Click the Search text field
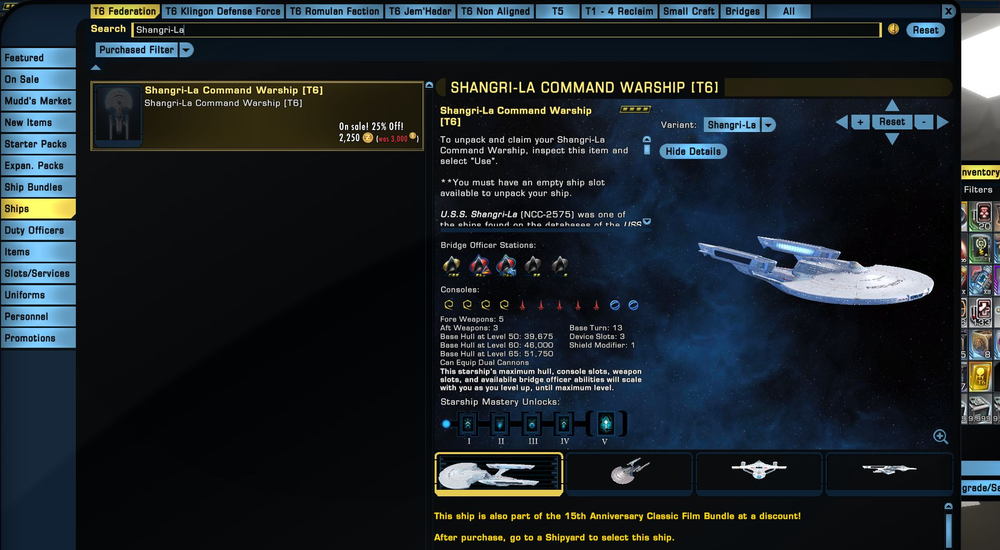 pyautogui.click(x=505, y=30)
